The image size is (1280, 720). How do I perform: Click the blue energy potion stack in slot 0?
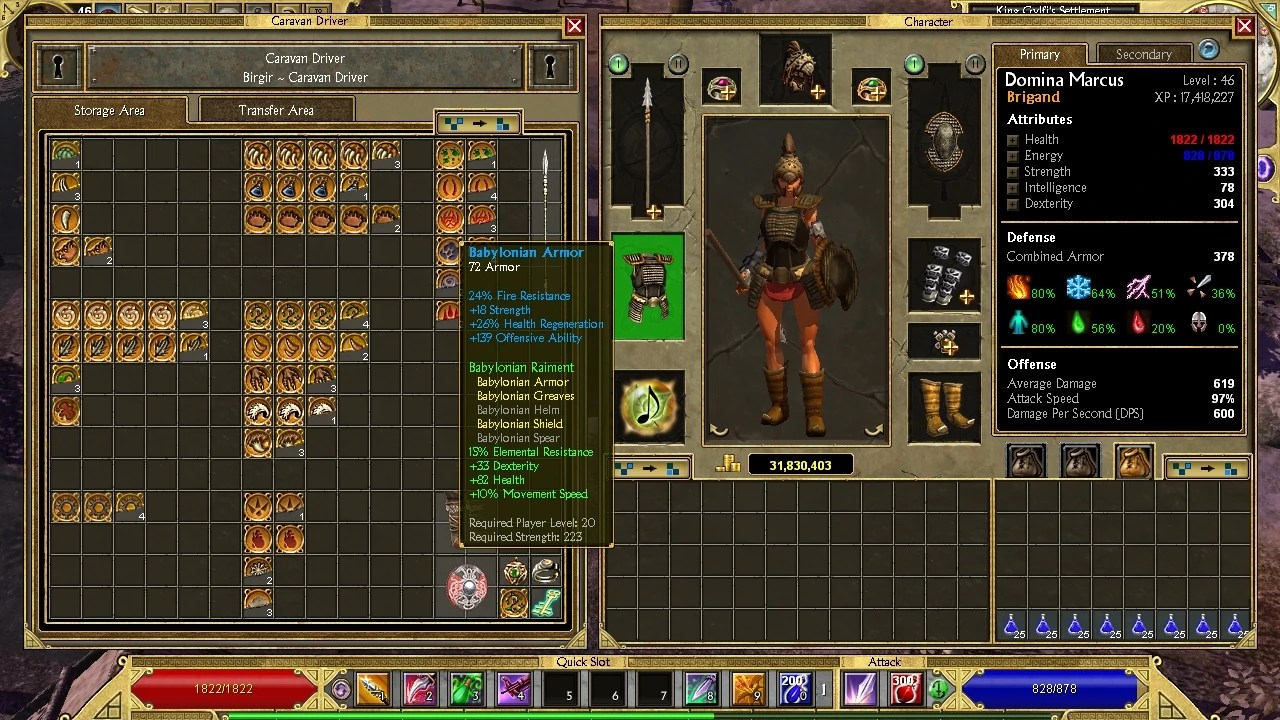pyautogui.click(x=797, y=688)
